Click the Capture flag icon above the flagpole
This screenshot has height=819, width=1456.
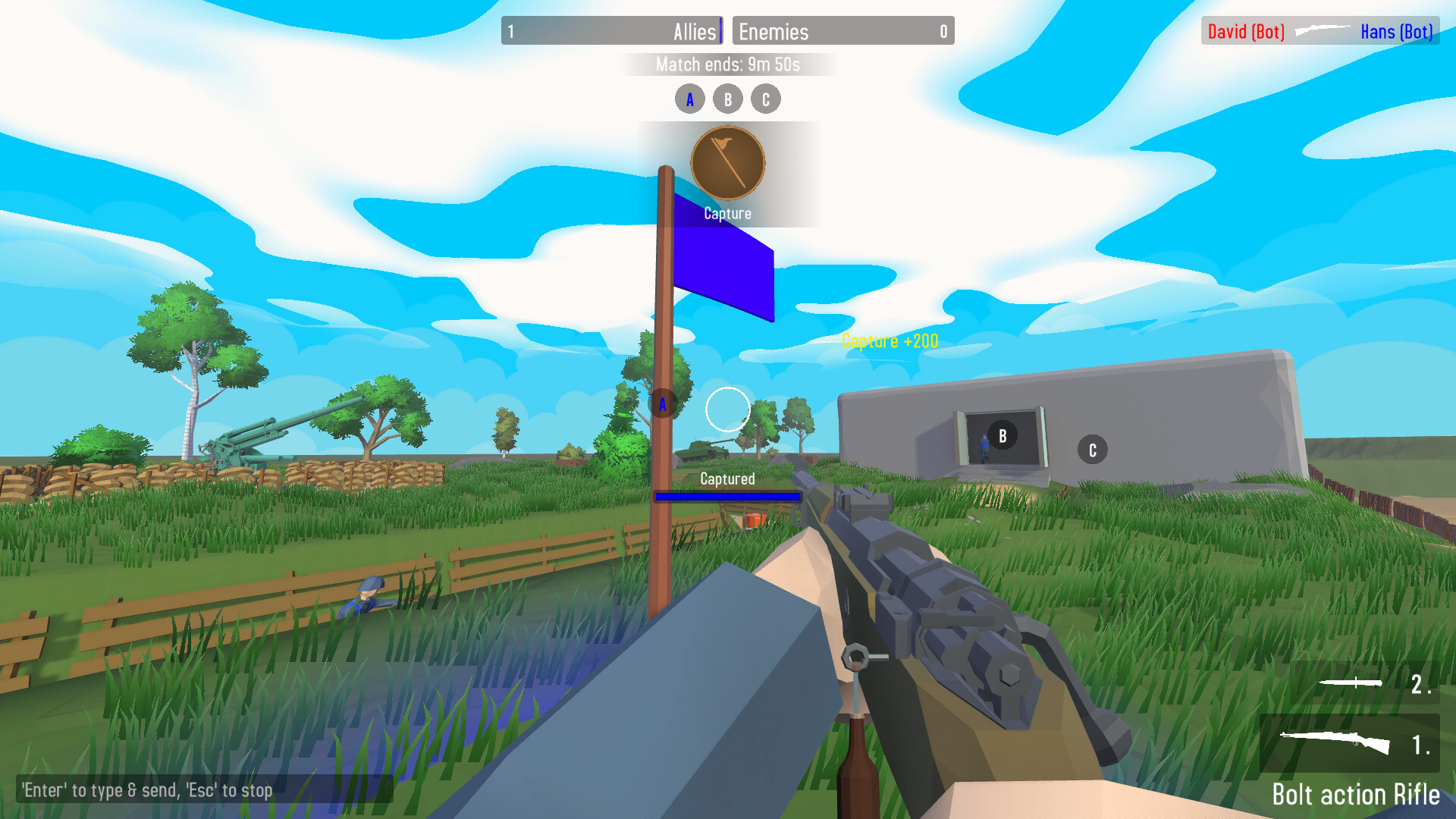pyautogui.click(x=726, y=162)
